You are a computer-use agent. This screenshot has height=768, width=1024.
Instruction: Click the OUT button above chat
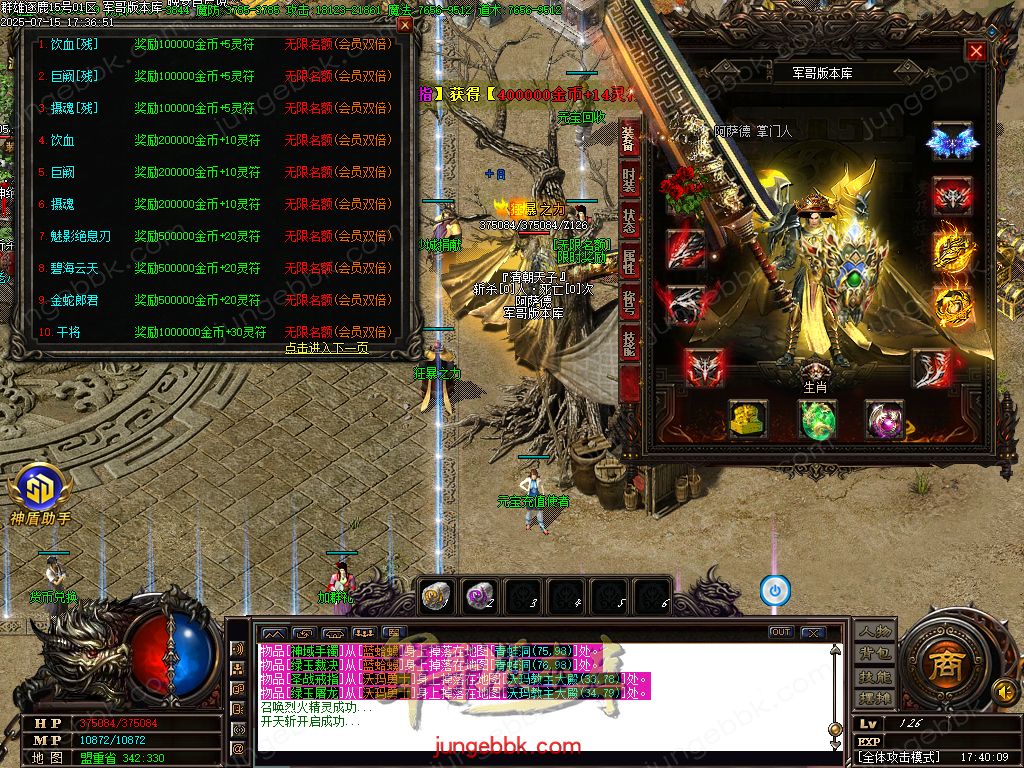tap(781, 632)
